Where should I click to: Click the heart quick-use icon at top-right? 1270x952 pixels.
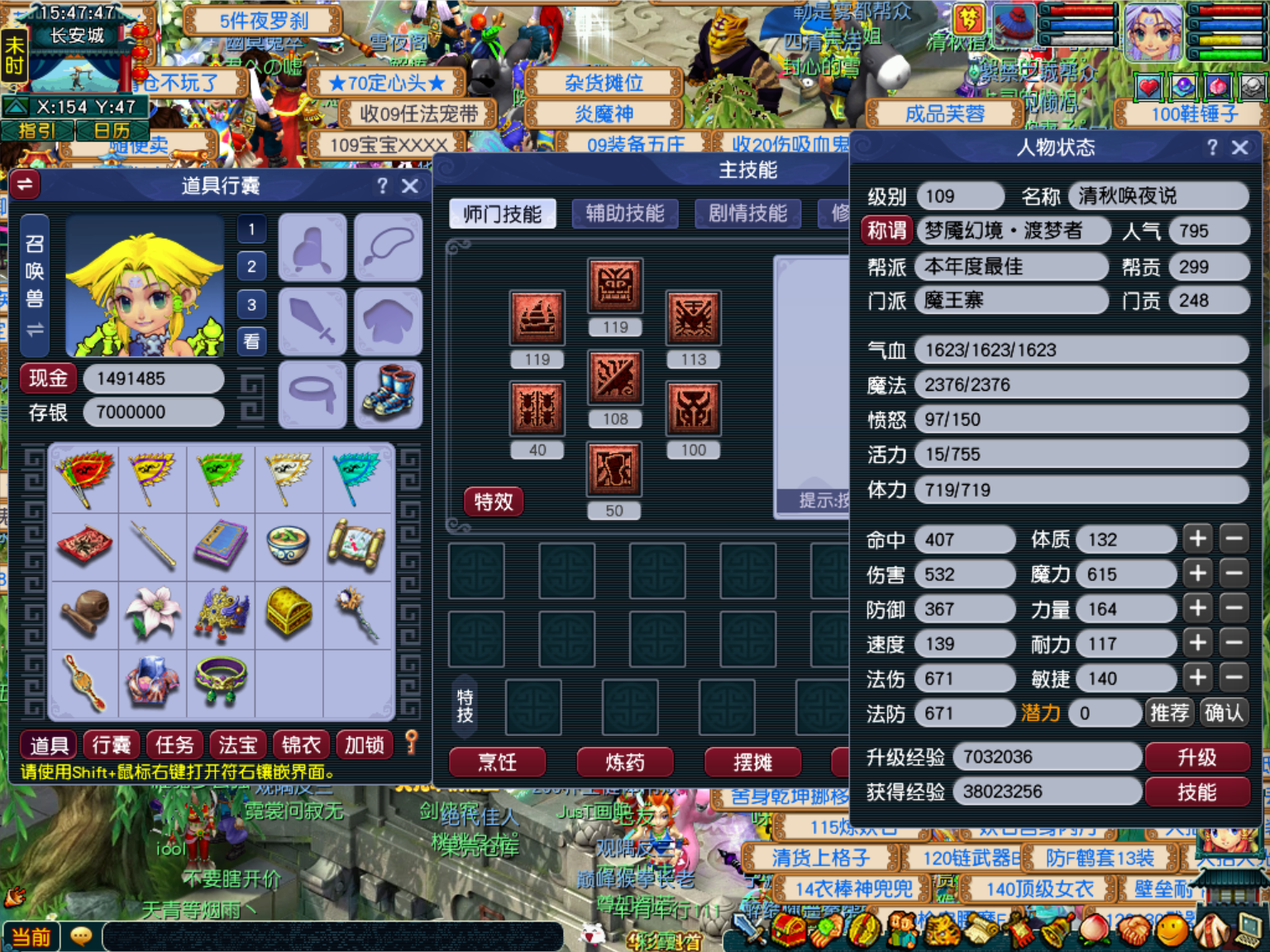[x=1148, y=87]
